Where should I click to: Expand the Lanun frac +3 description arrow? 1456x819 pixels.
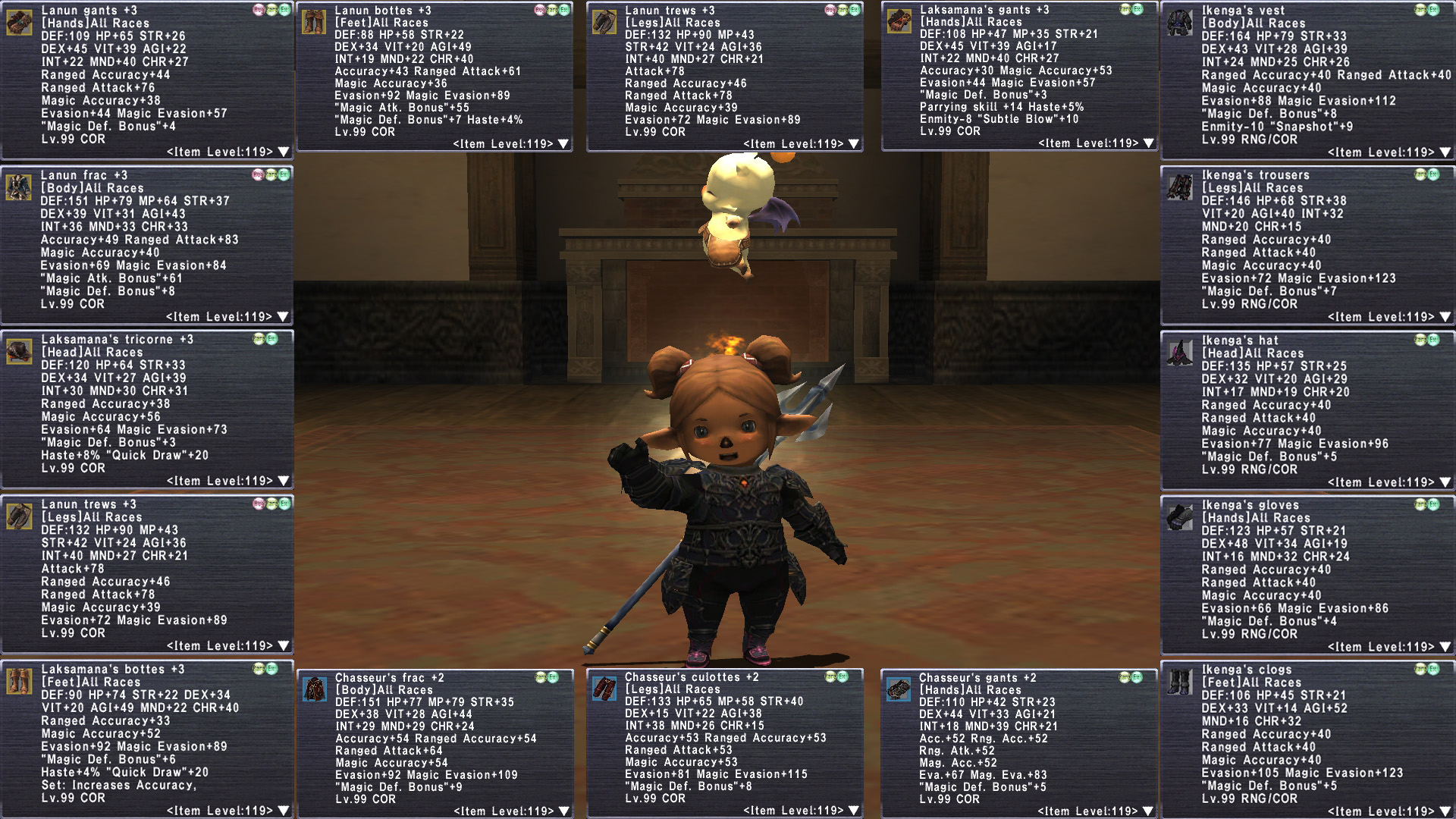(283, 317)
